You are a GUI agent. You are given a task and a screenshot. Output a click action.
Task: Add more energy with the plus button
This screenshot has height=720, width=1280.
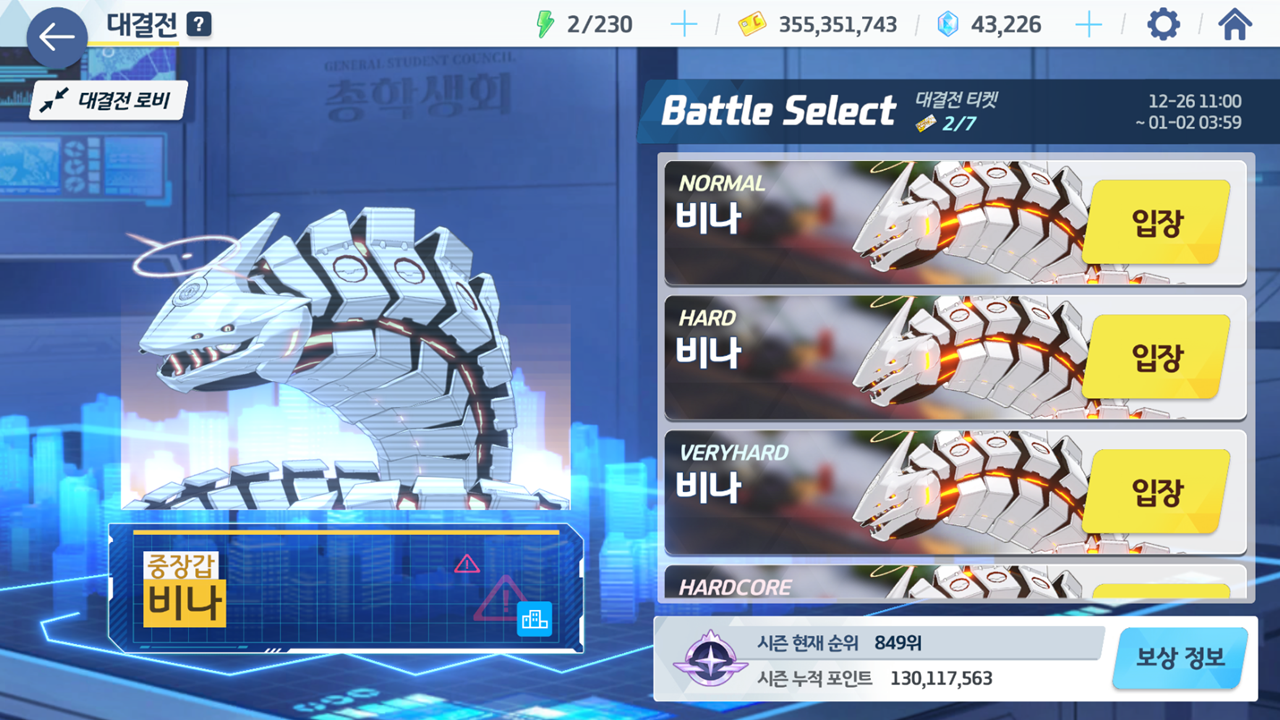[684, 25]
